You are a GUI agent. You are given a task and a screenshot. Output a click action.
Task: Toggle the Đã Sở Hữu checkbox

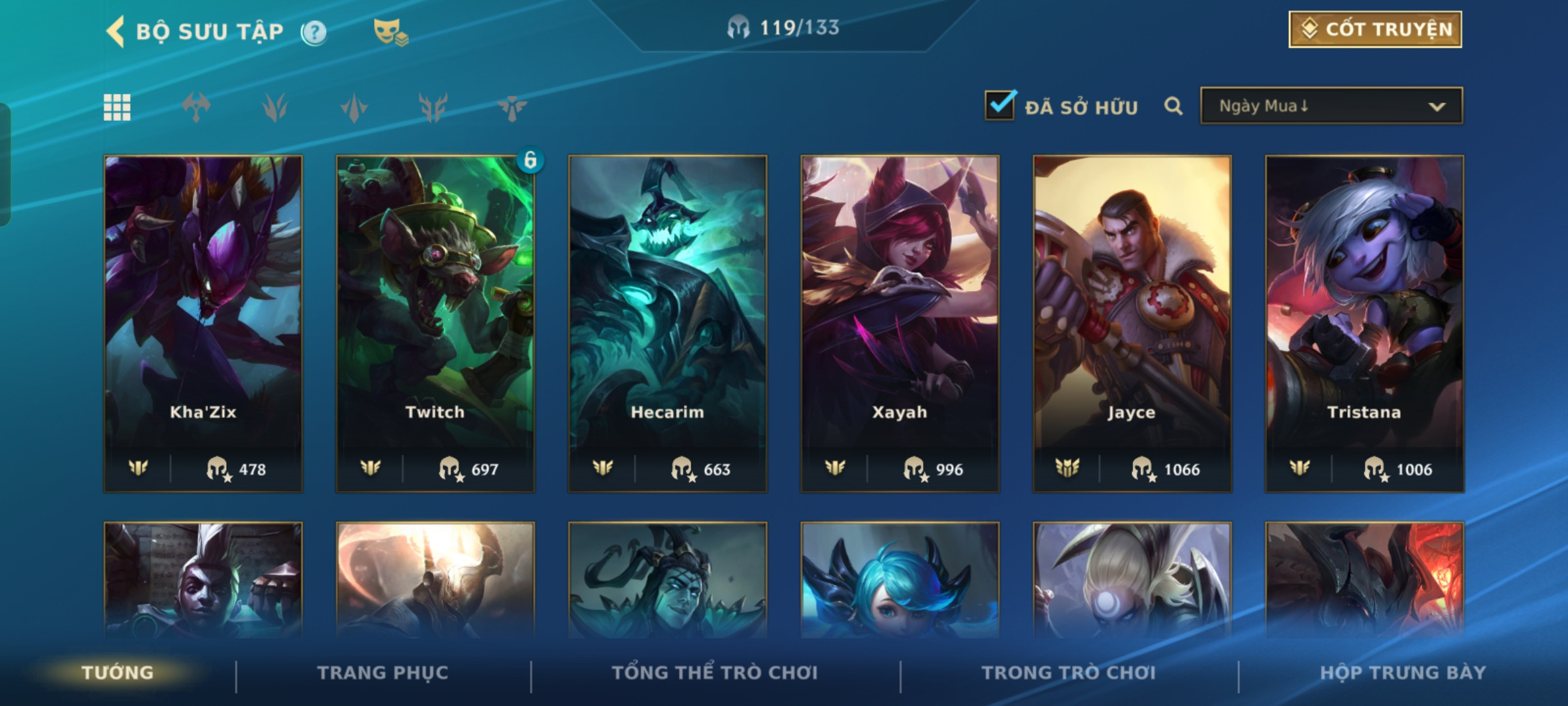click(x=1000, y=105)
